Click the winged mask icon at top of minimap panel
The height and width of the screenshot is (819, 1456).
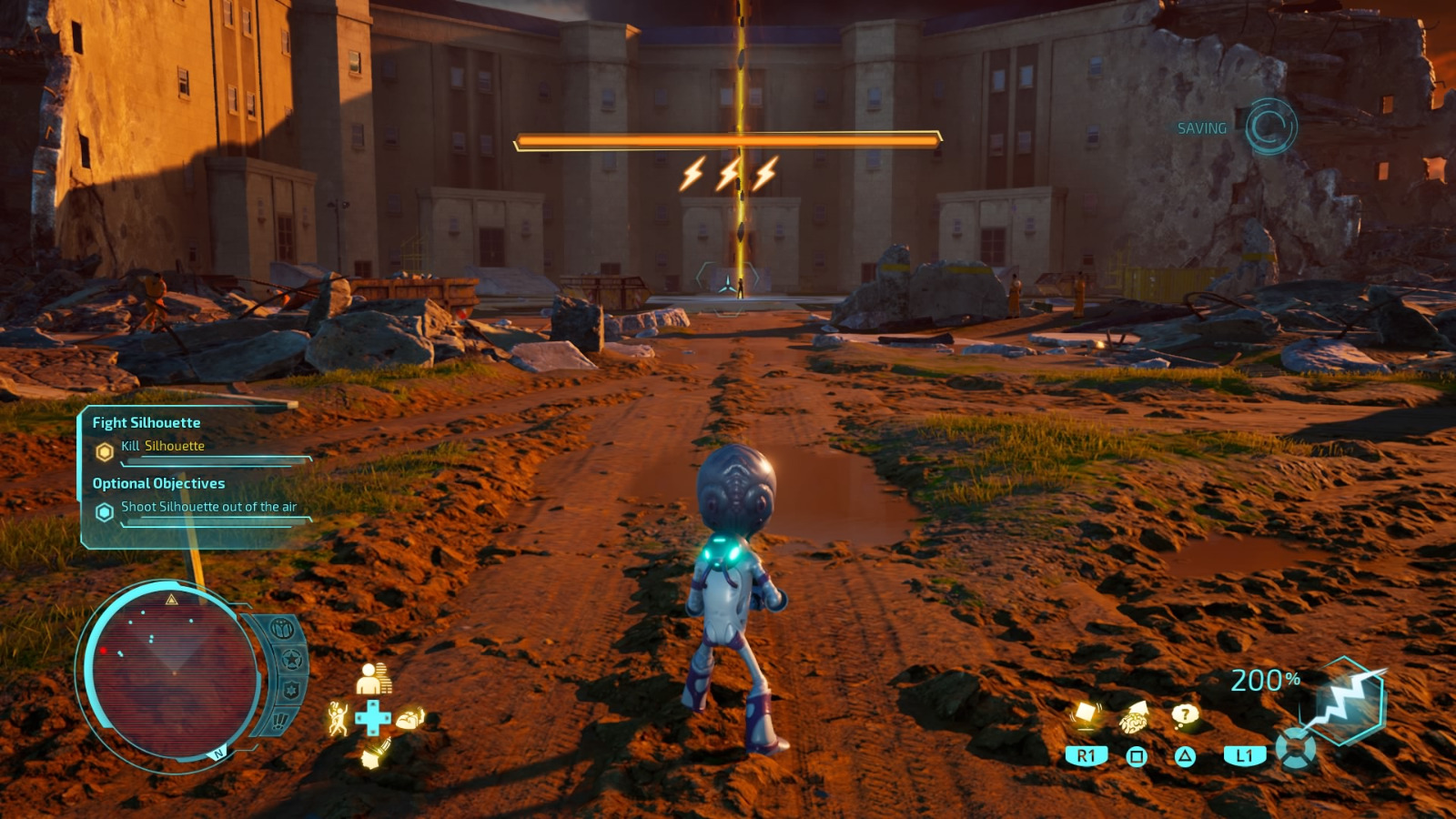pos(281,628)
